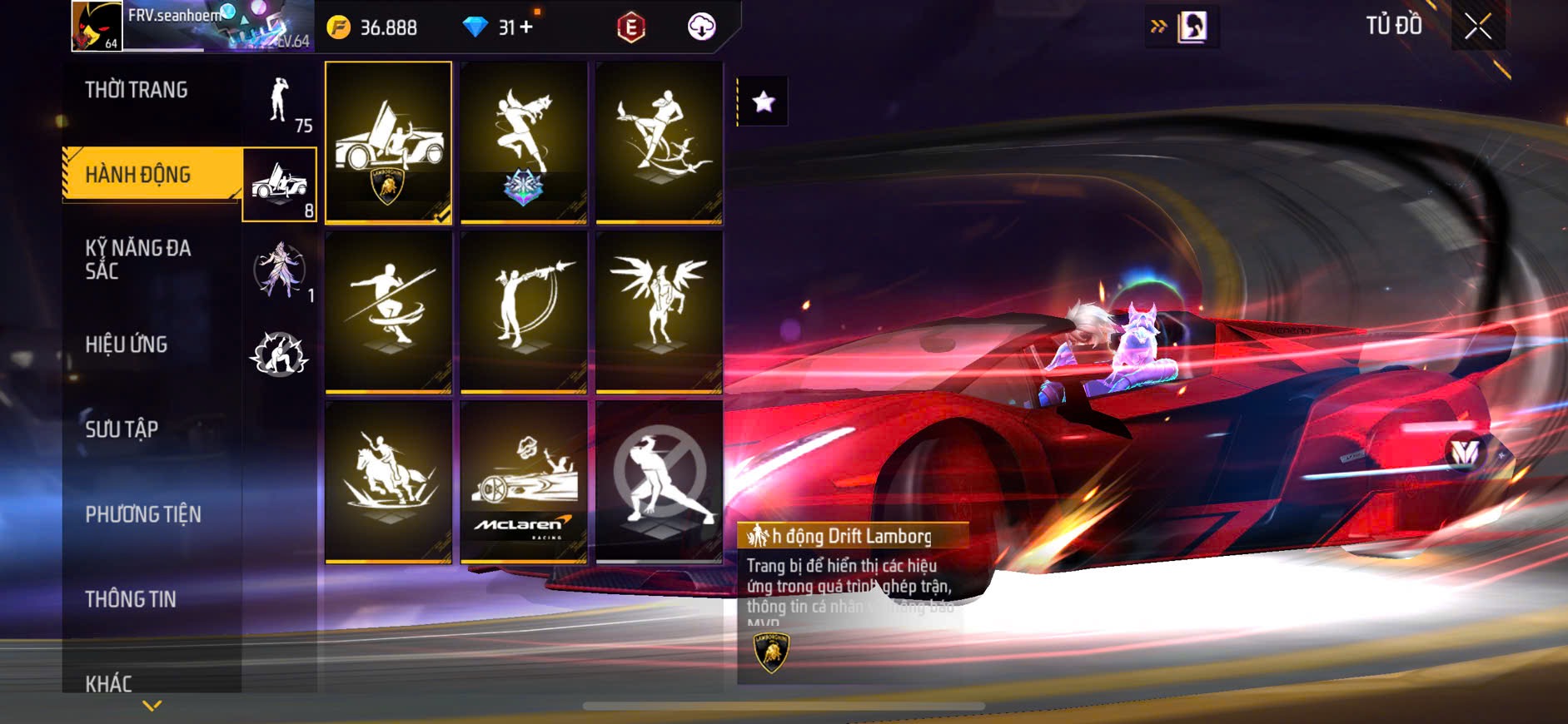Open the Hiệu Ứng category

[127, 345]
